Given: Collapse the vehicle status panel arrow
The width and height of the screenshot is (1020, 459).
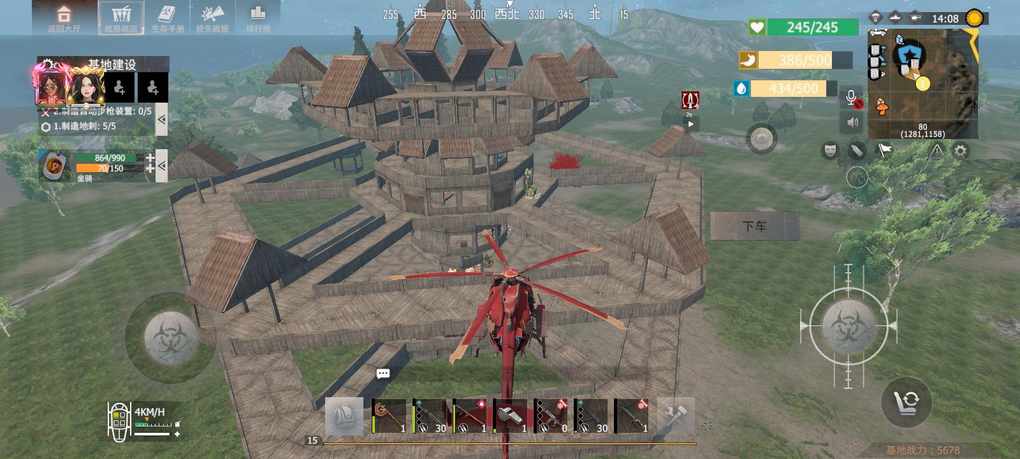Looking at the screenshot, I should pyautogui.click(x=162, y=166).
